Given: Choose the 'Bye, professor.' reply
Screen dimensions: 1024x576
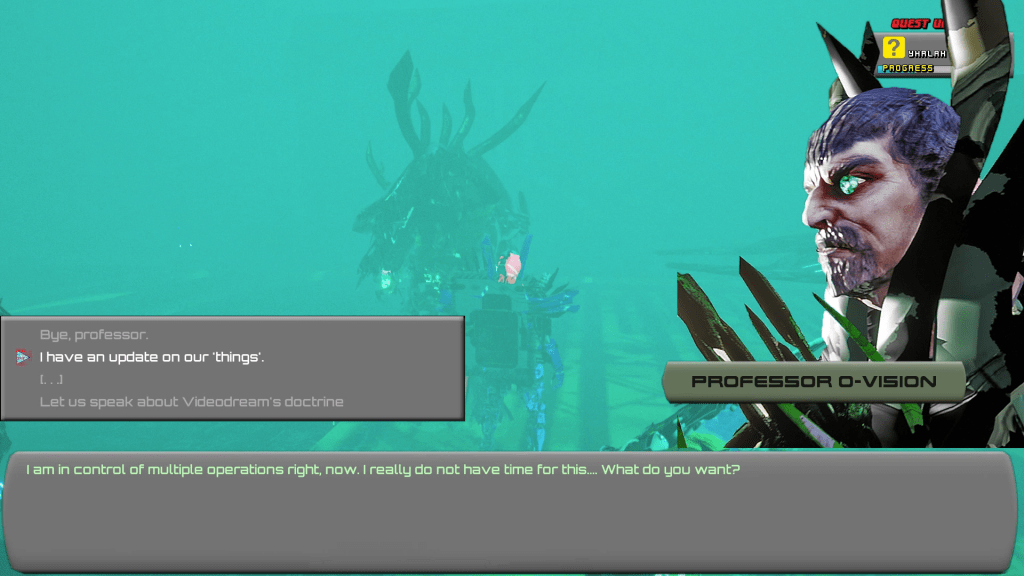Looking at the screenshot, I should [x=94, y=335].
